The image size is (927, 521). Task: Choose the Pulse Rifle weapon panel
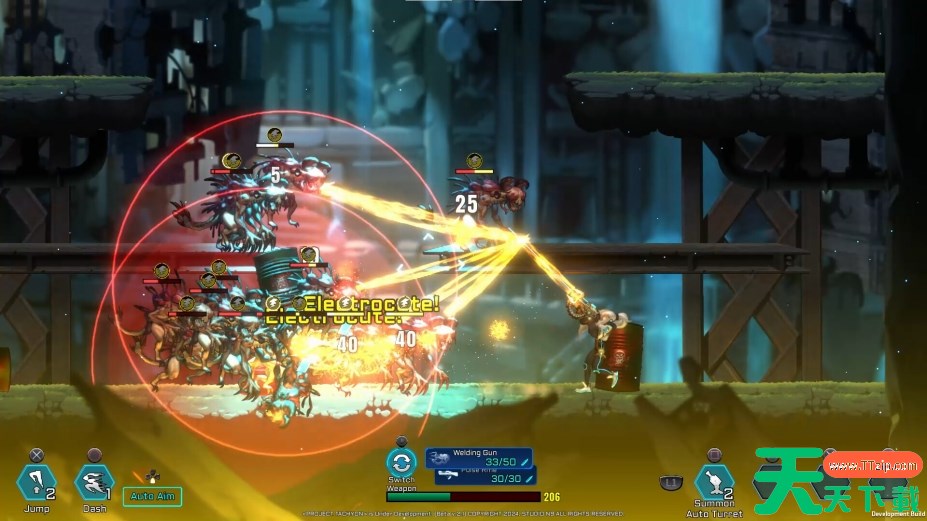click(487, 478)
